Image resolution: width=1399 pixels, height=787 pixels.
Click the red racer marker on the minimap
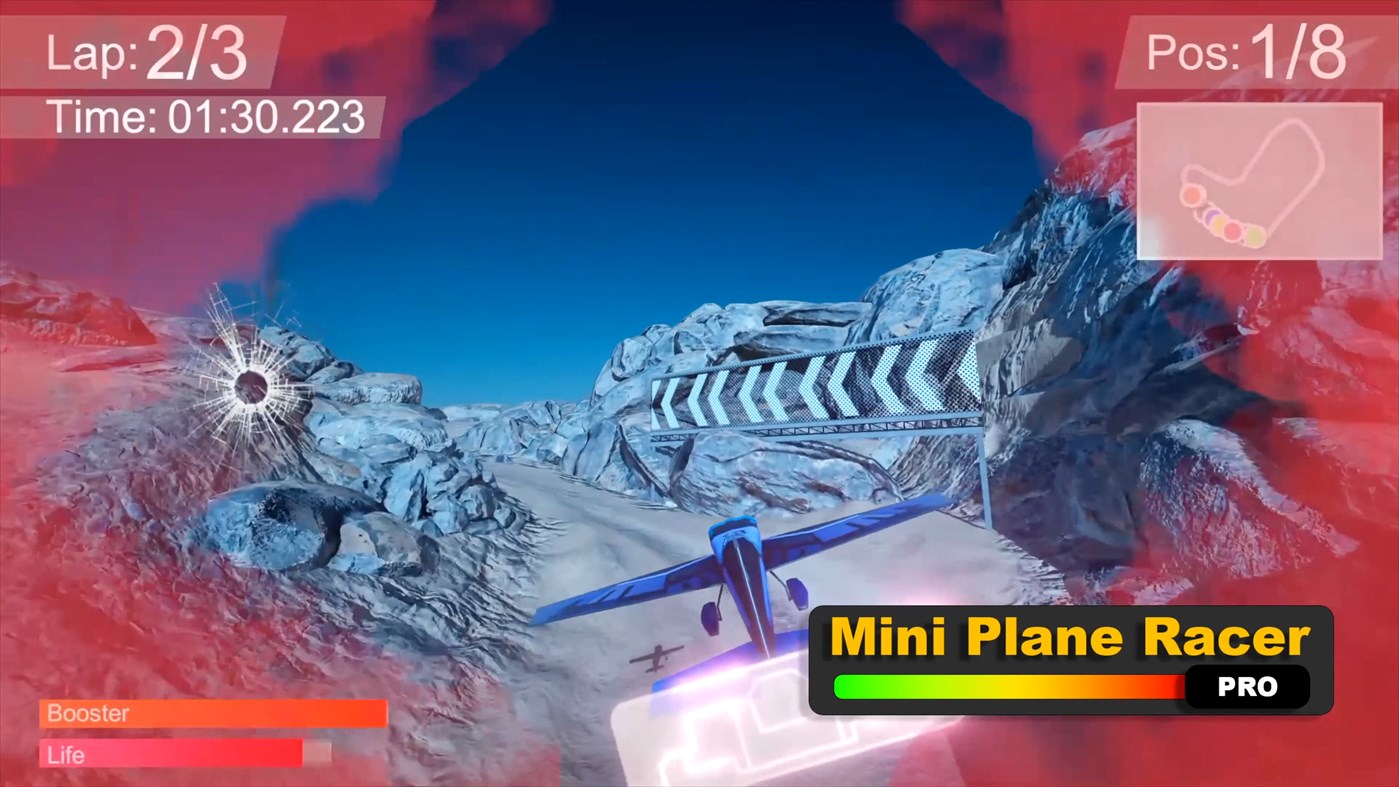[1232, 232]
